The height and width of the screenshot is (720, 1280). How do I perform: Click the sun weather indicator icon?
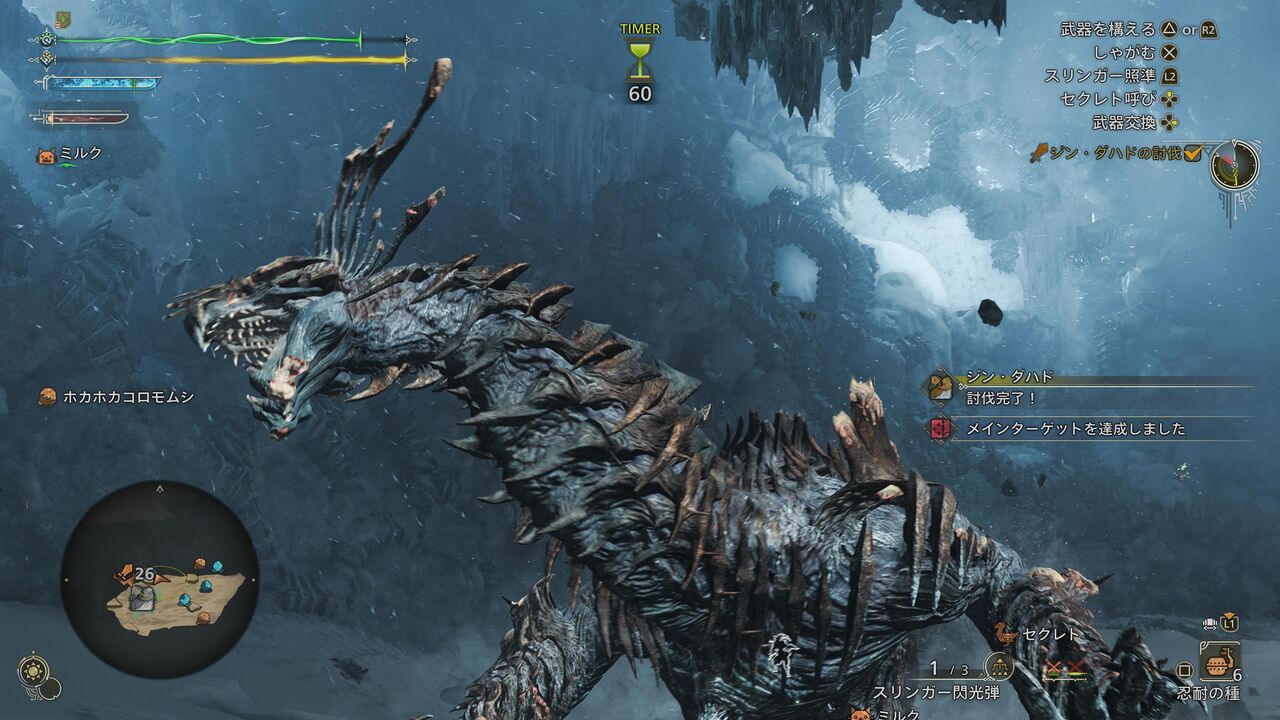32,671
